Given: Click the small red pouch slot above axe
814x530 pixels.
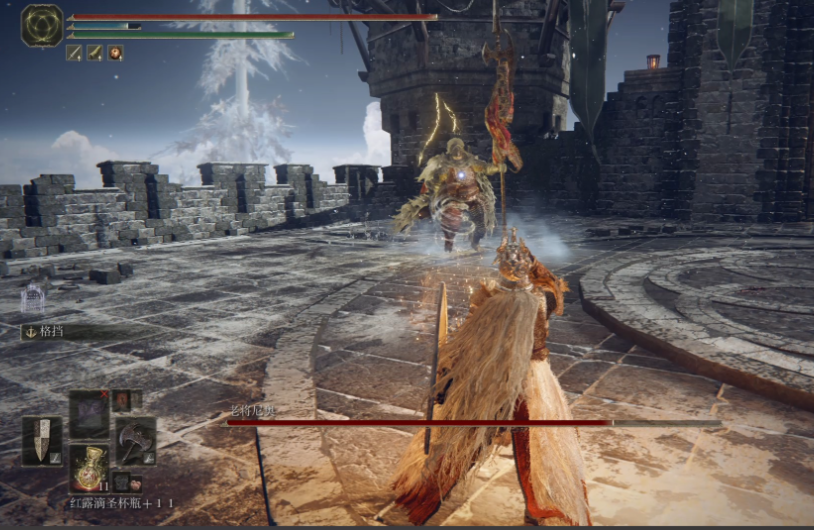Looking at the screenshot, I should click(x=121, y=399).
